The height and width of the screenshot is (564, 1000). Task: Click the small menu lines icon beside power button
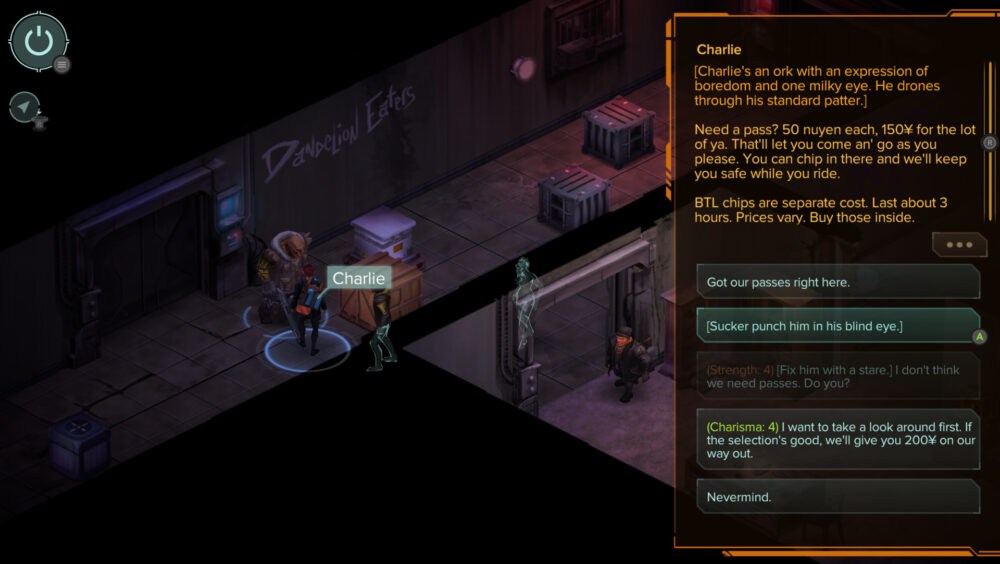tap(62, 65)
